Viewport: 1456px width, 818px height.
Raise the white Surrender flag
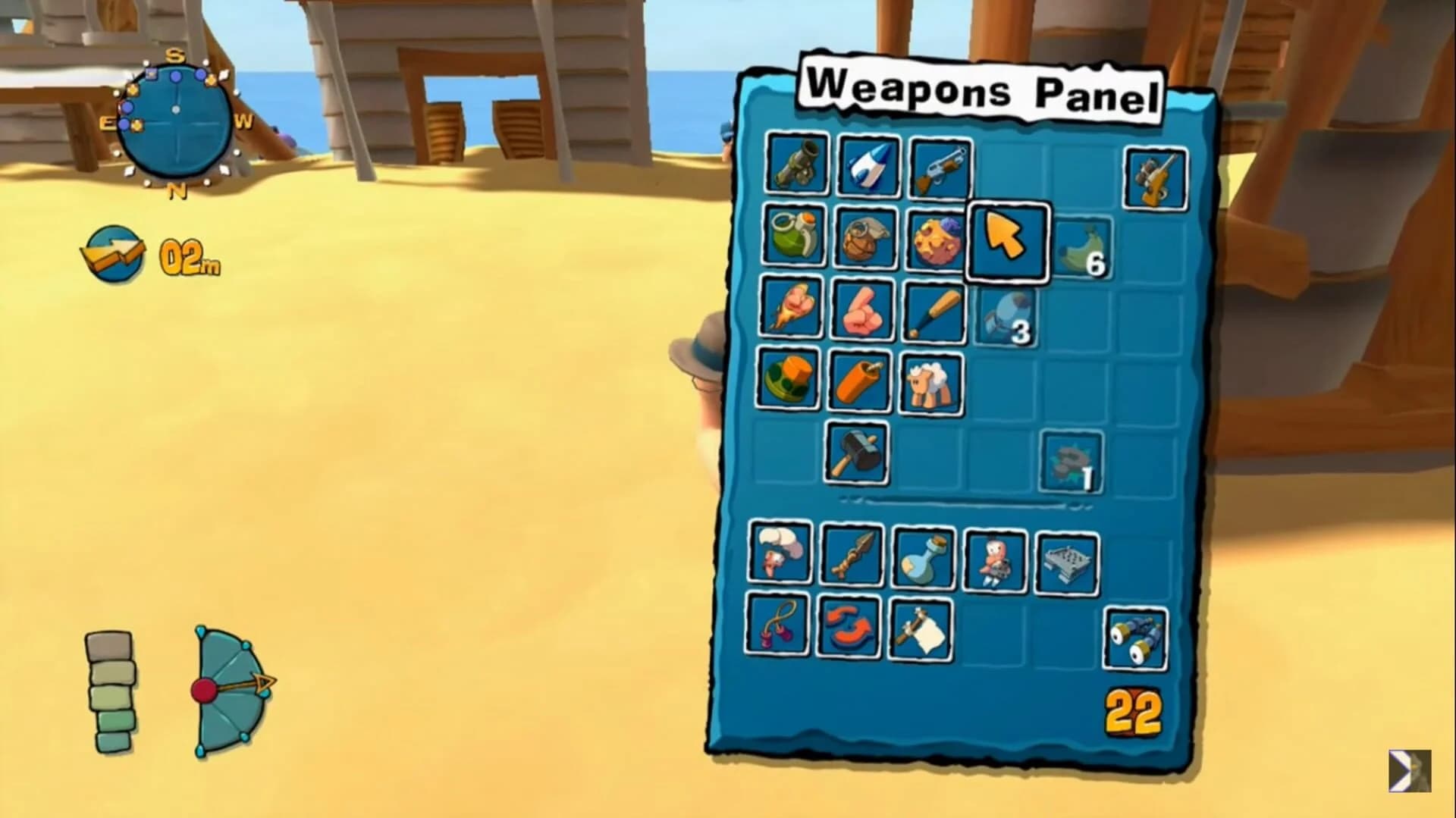[x=920, y=629]
